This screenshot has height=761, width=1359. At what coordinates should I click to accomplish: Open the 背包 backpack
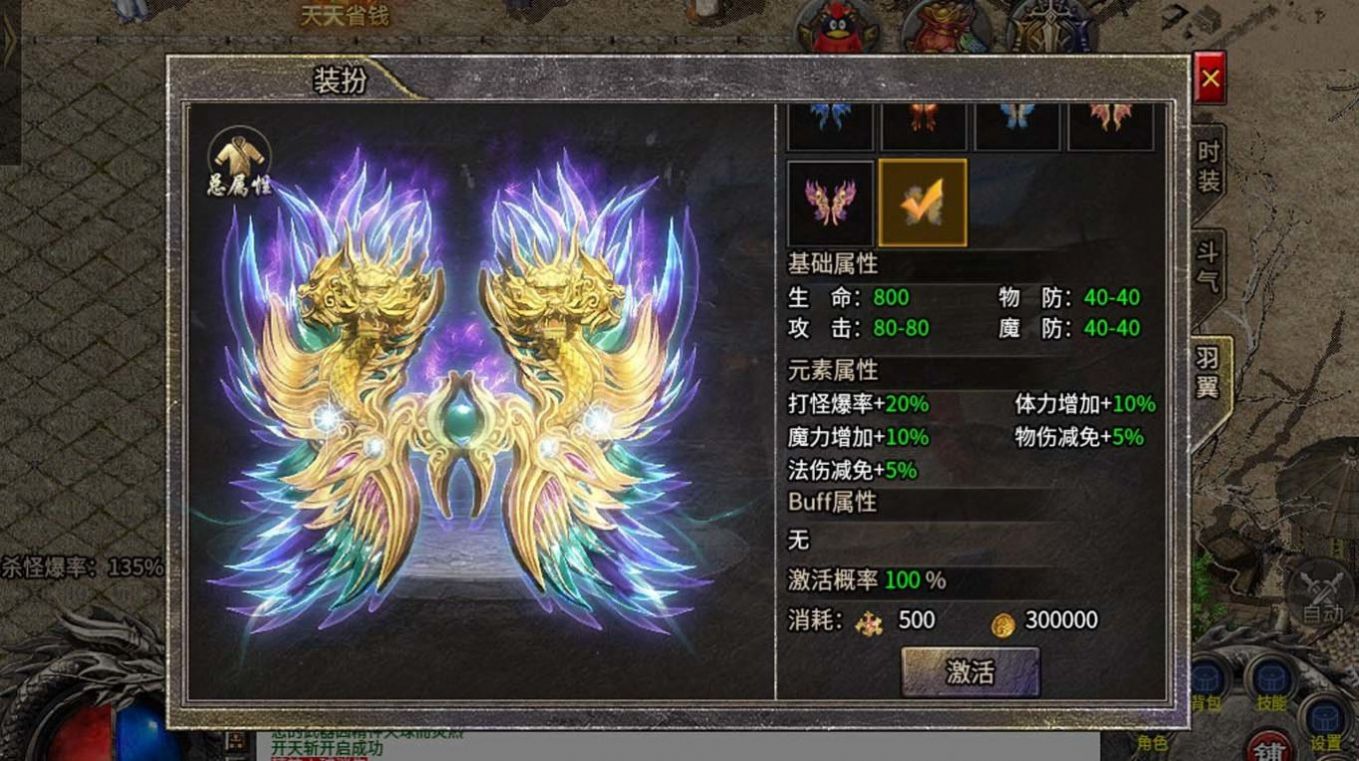tap(1207, 685)
